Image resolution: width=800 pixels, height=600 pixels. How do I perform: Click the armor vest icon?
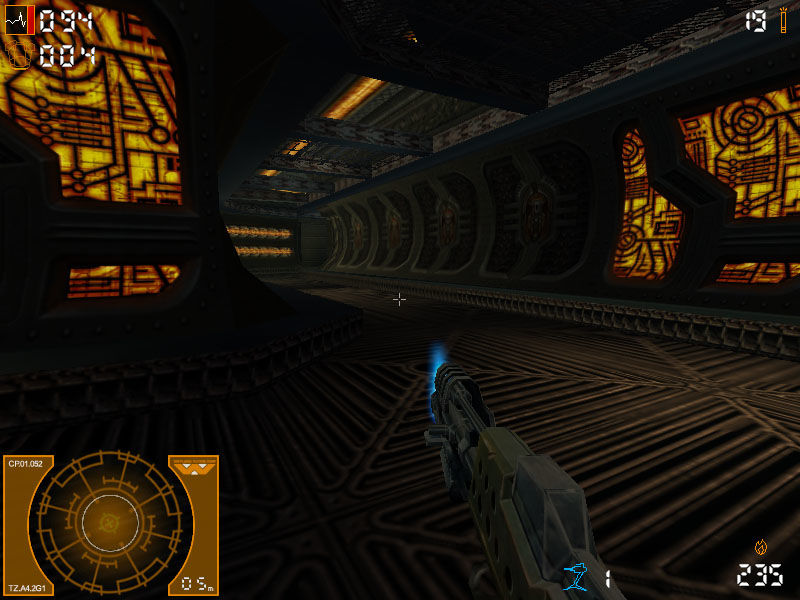point(19,54)
